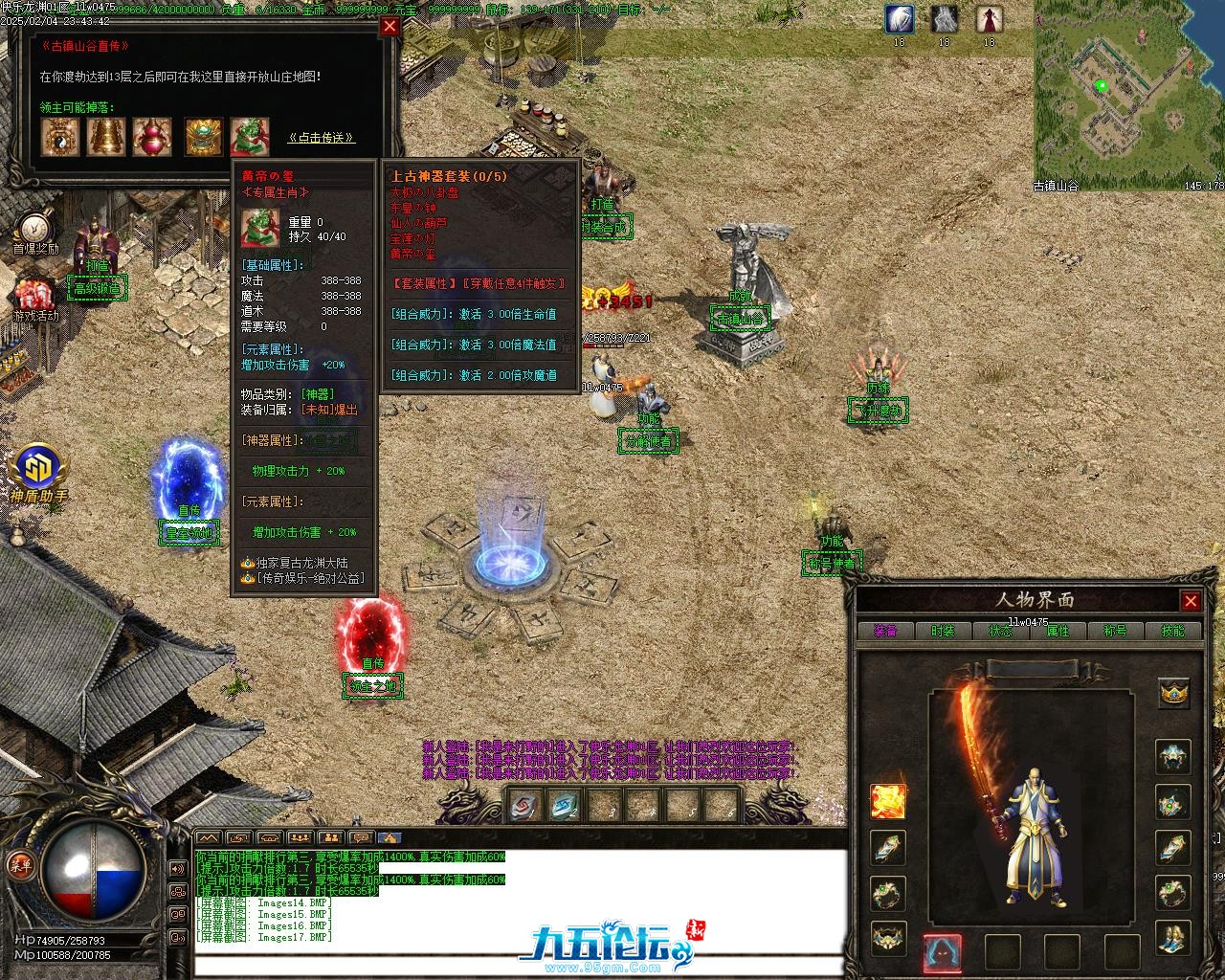Viewport: 1225px width, 980px height.
Task: Switch to the 状态 status tab
Action: (x=1000, y=631)
